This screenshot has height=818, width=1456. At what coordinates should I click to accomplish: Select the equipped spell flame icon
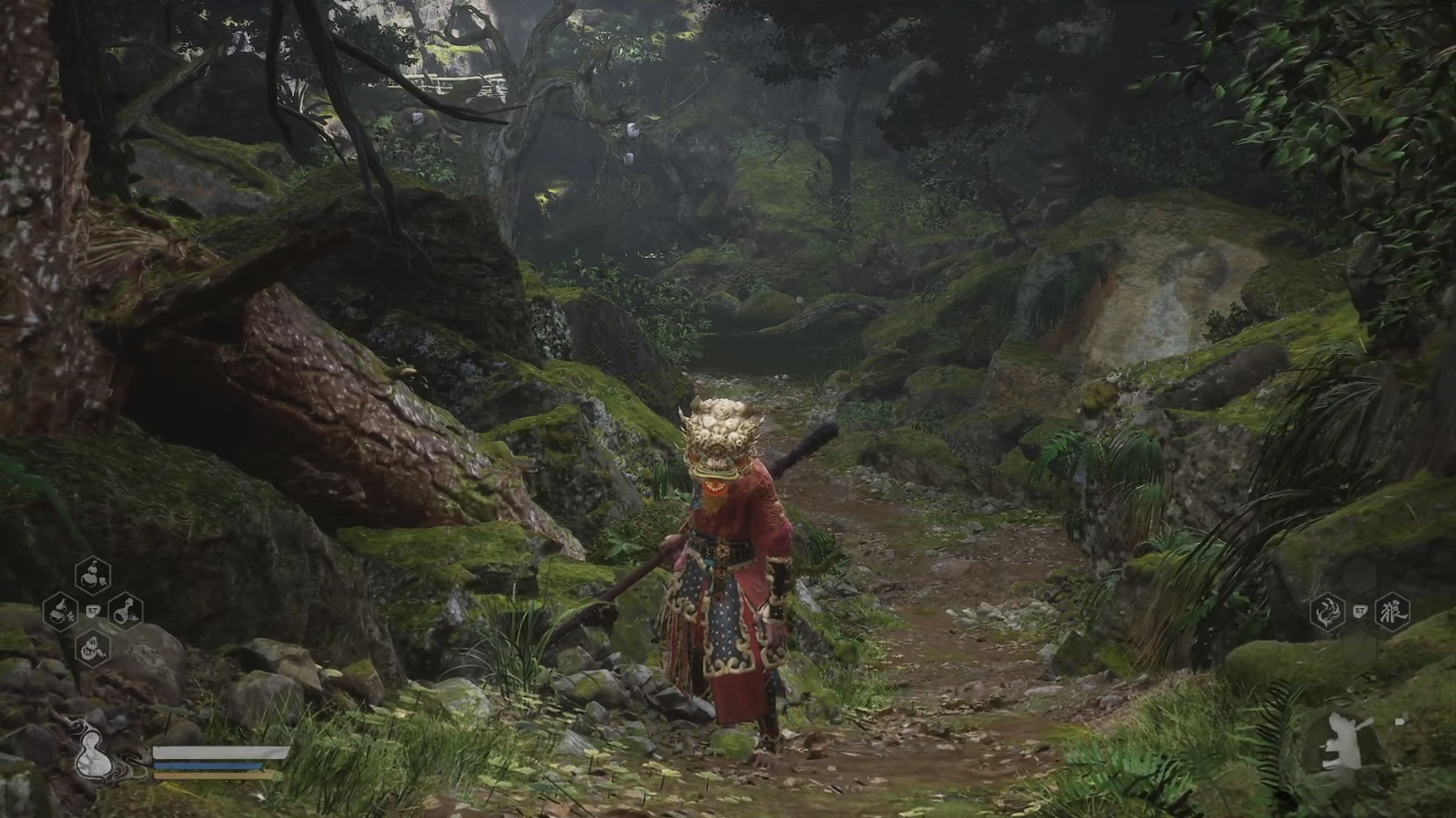coord(1328,611)
